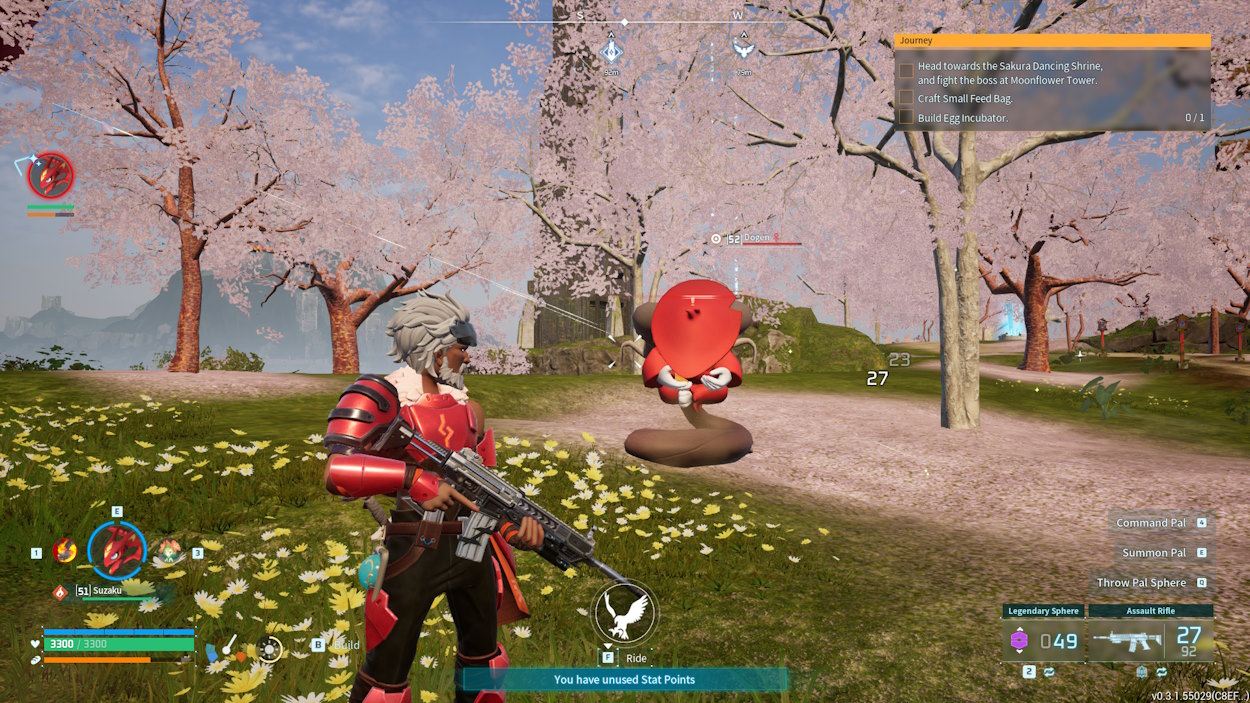Open the Journey objectives panel header
This screenshot has height=703, width=1250.
click(x=1052, y=41)
